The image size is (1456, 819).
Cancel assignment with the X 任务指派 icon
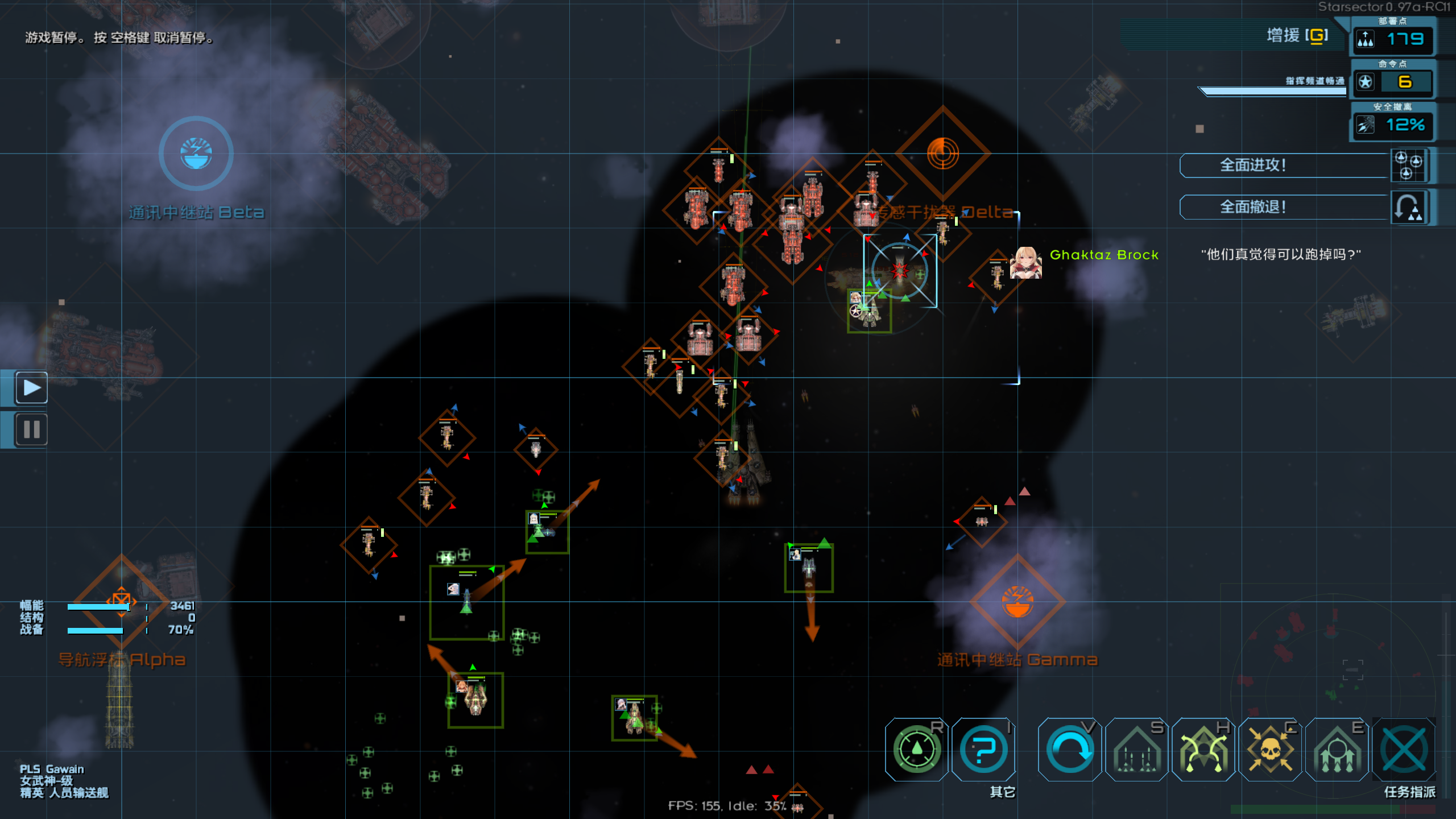pos(1404,750)
